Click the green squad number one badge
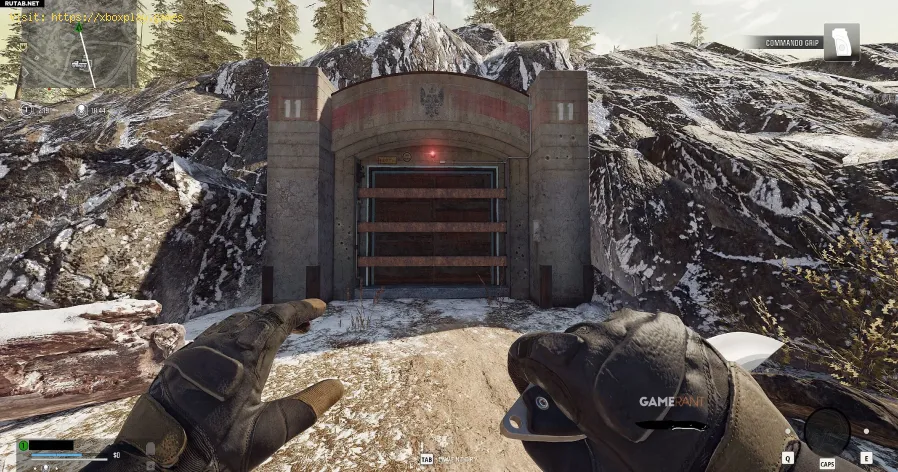 click(x=23, y=446)
